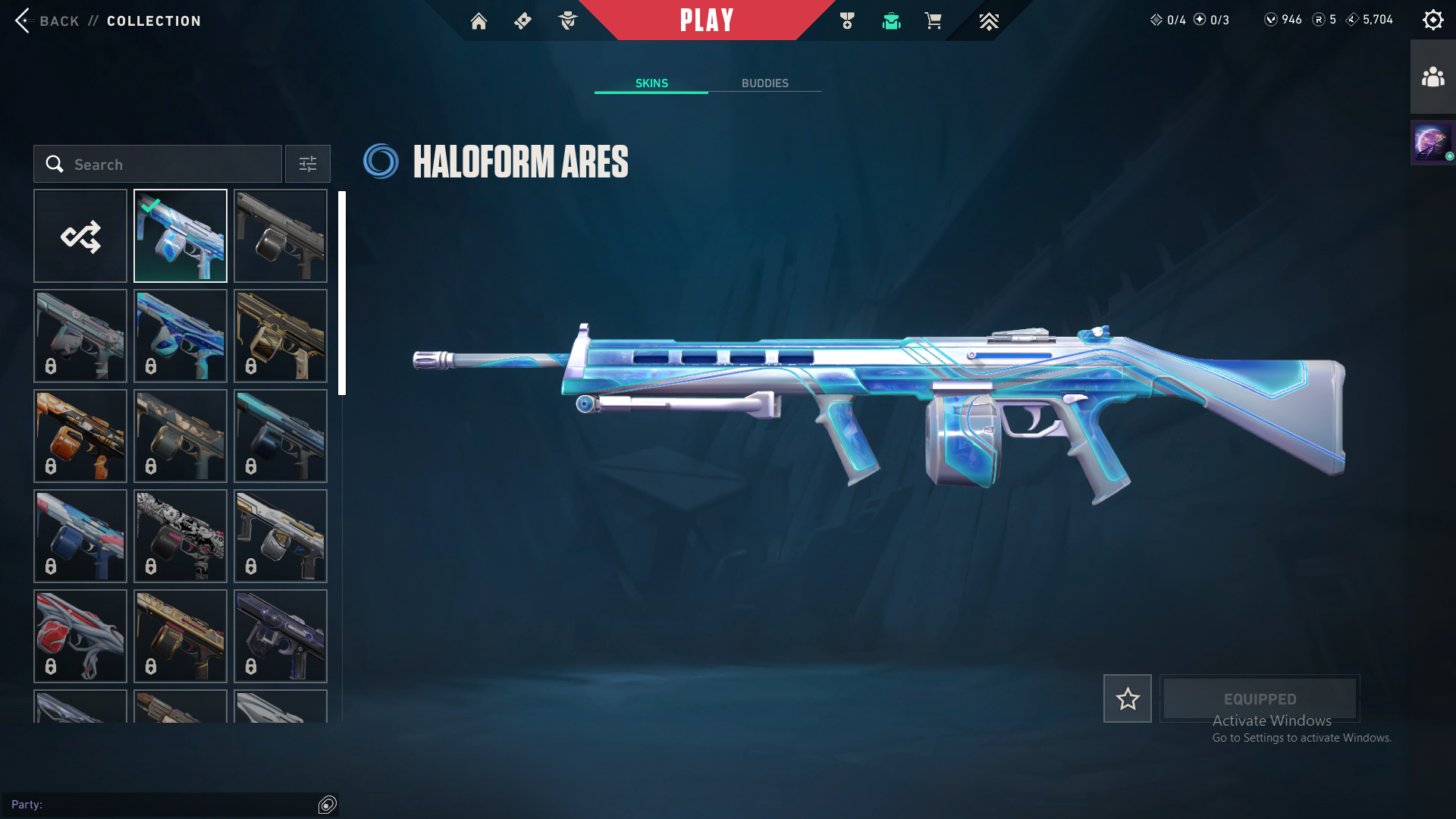Open the social friends panel
This screenshot has width=1456, height=819.
point(1432,77)
